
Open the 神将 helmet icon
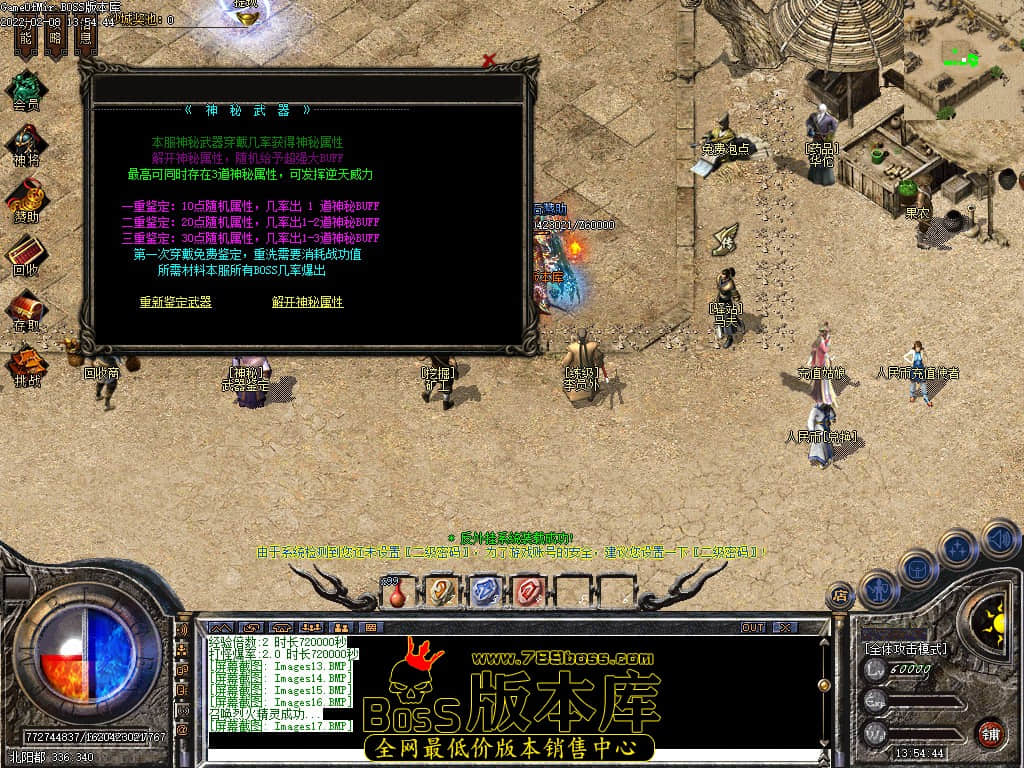(26, 144)
